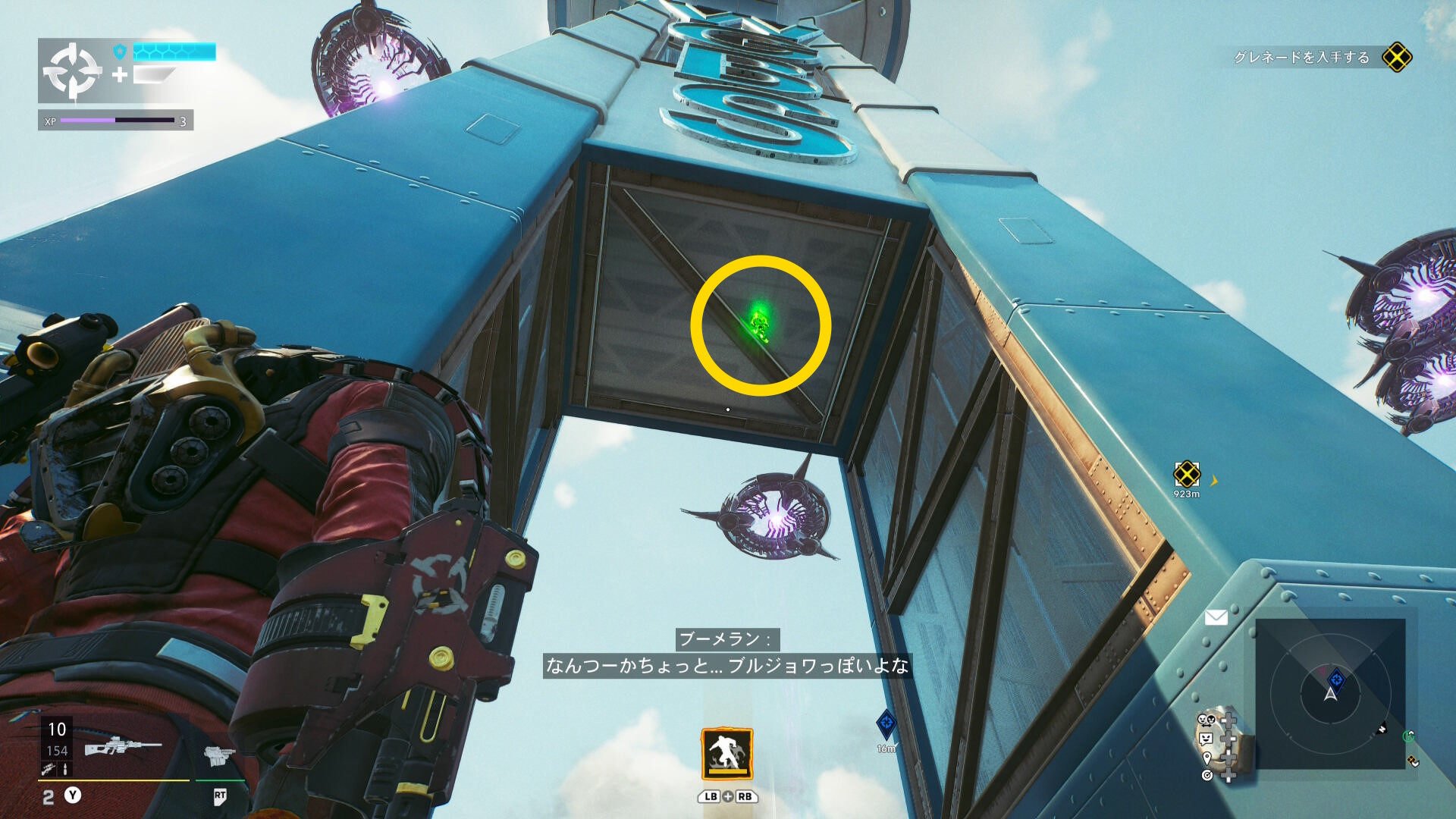Click the character swap faces icon

pyautogui.click(x=1206, y=720)
